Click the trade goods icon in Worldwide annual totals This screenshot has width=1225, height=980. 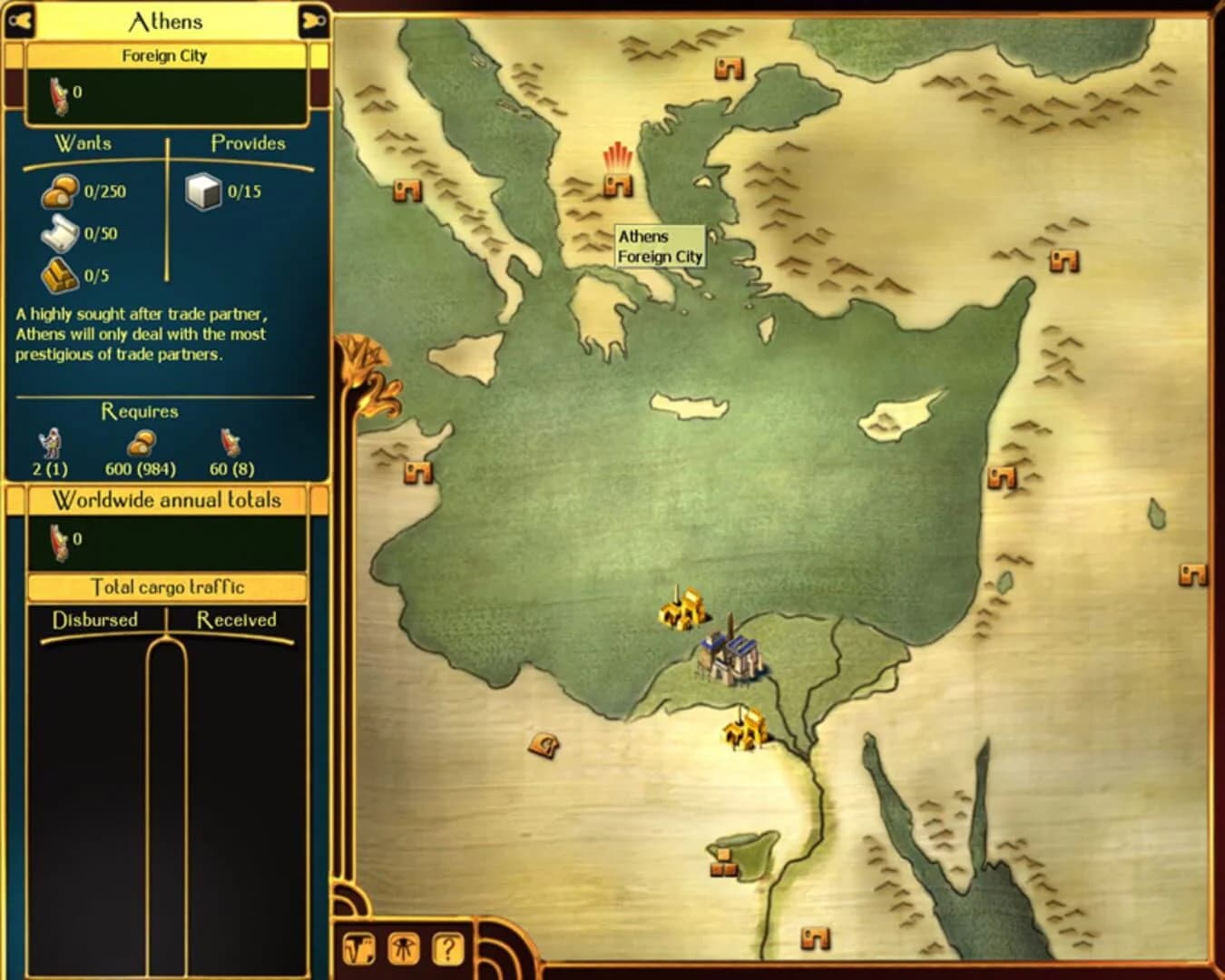tap(56, 543)
